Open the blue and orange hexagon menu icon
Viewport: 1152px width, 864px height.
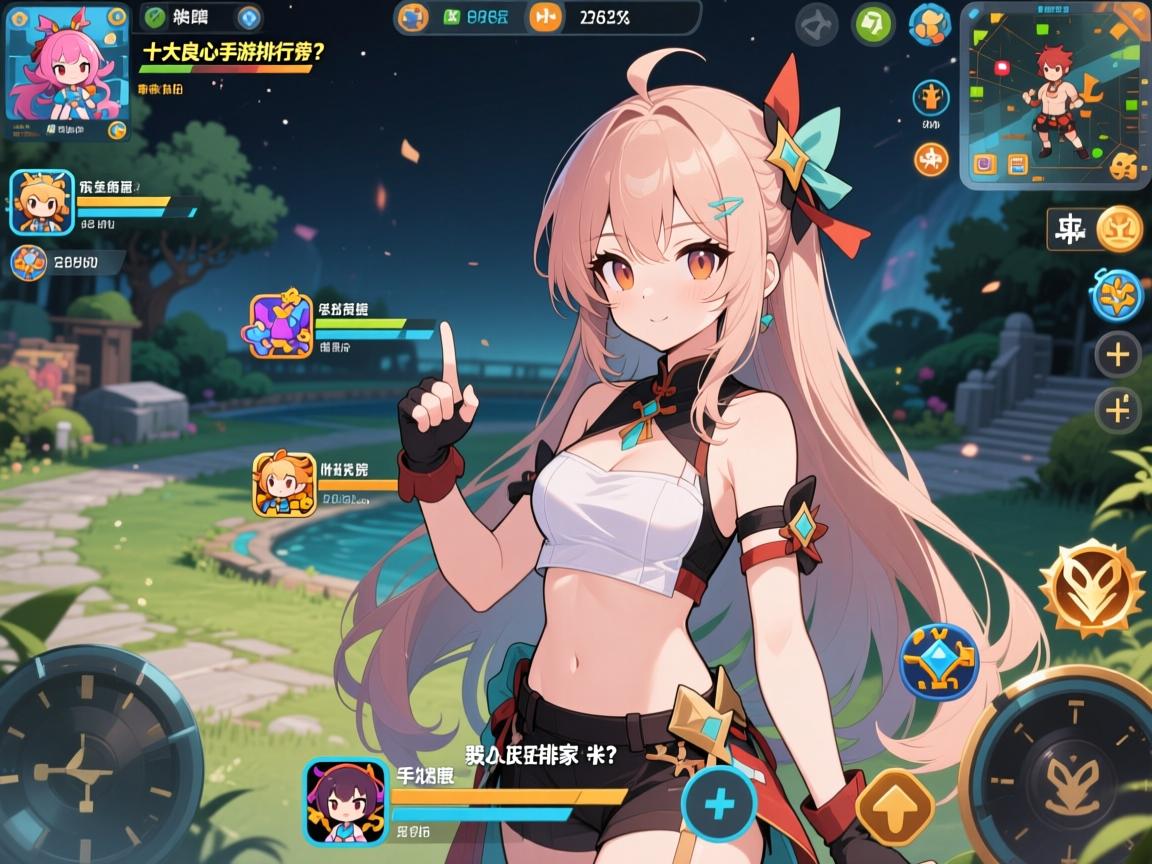(929, 25)
